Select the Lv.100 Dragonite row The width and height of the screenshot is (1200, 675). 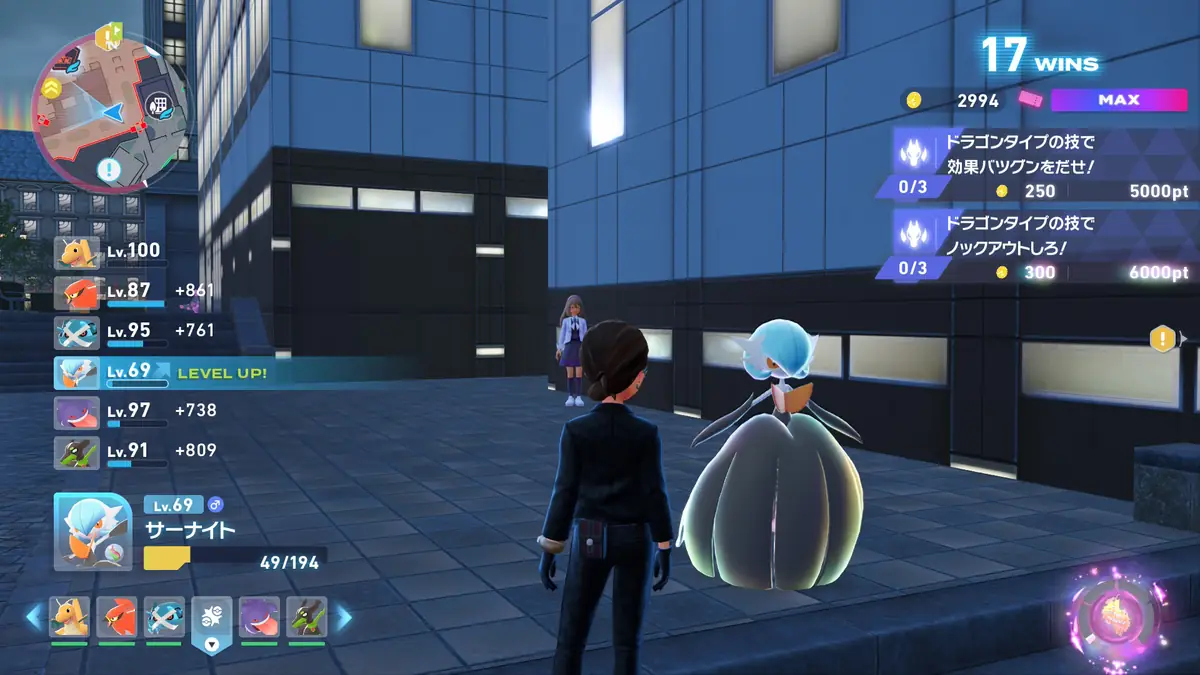(x=110, y=251)
